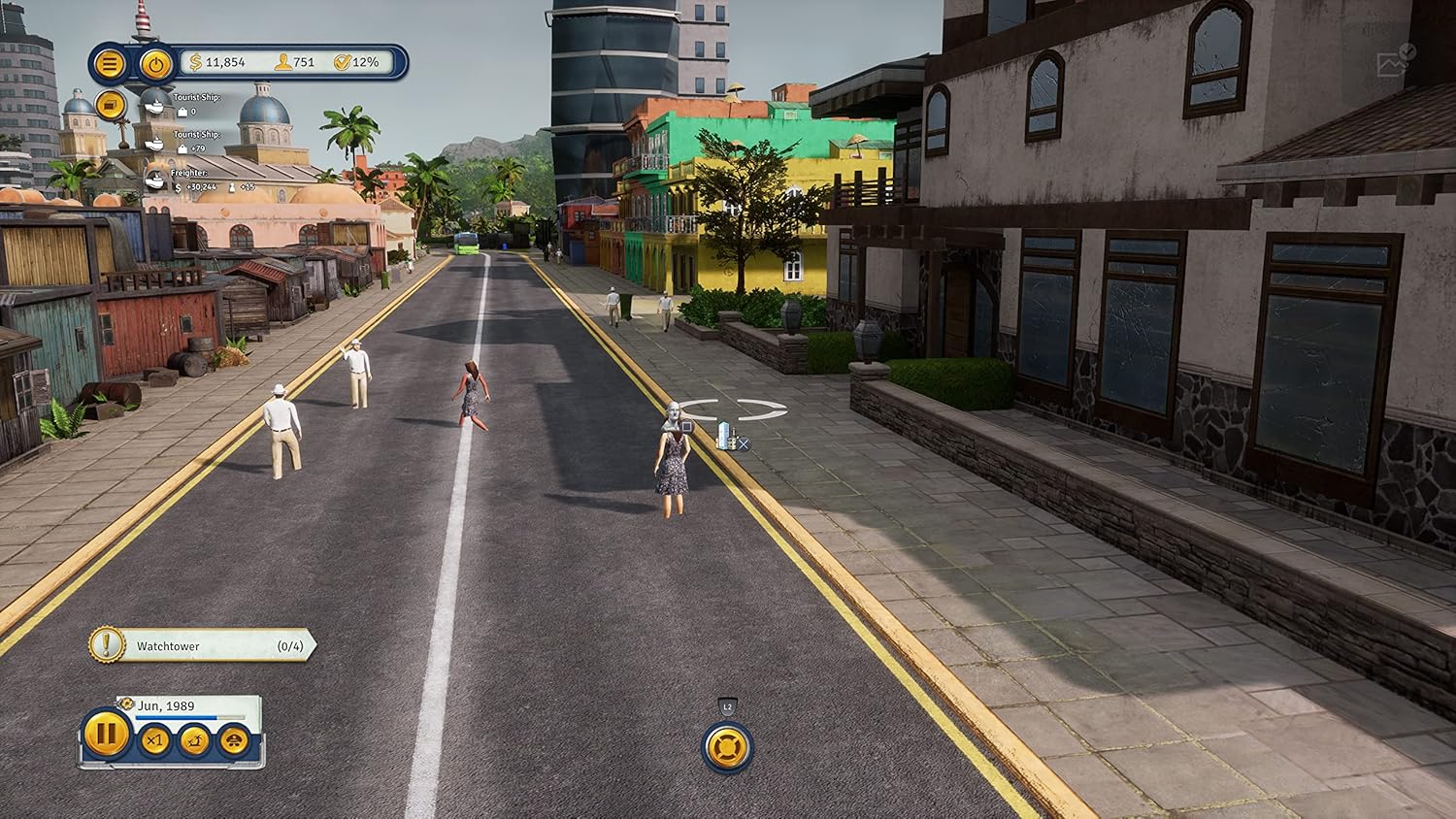Click the El Presidente hat button

point(234,741)
